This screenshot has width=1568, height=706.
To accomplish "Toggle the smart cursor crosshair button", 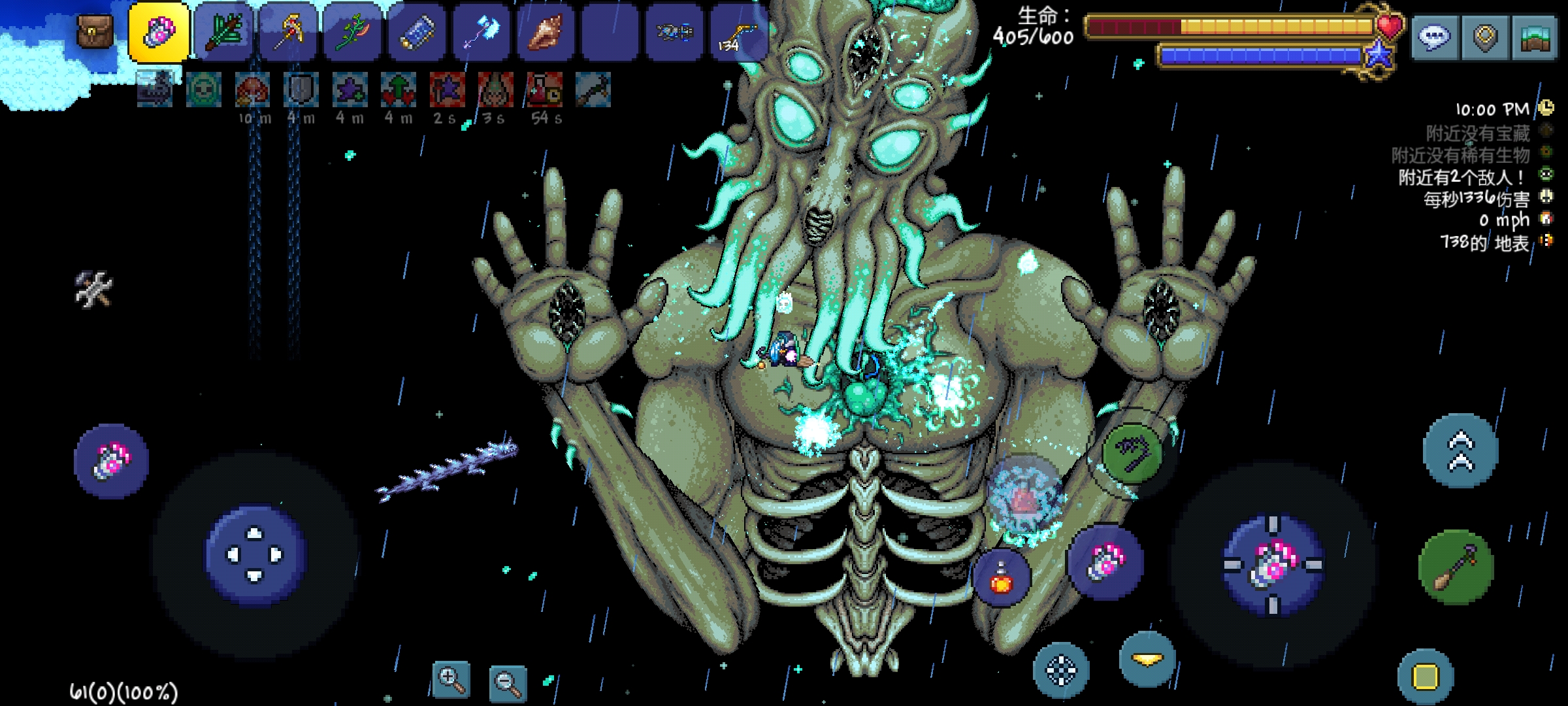I will [x=1061, y=670].
